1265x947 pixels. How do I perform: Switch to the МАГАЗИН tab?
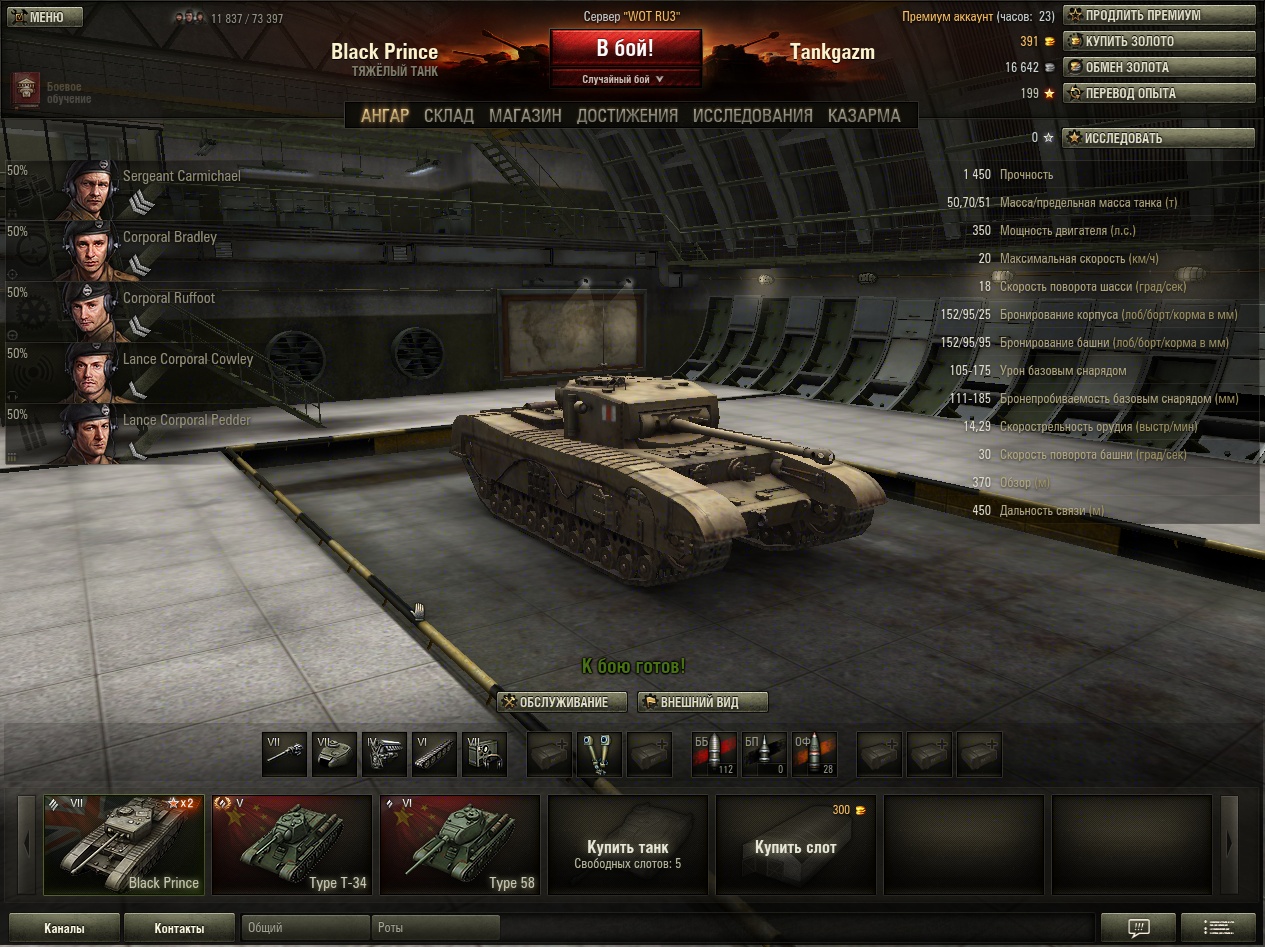click(525, 115)
